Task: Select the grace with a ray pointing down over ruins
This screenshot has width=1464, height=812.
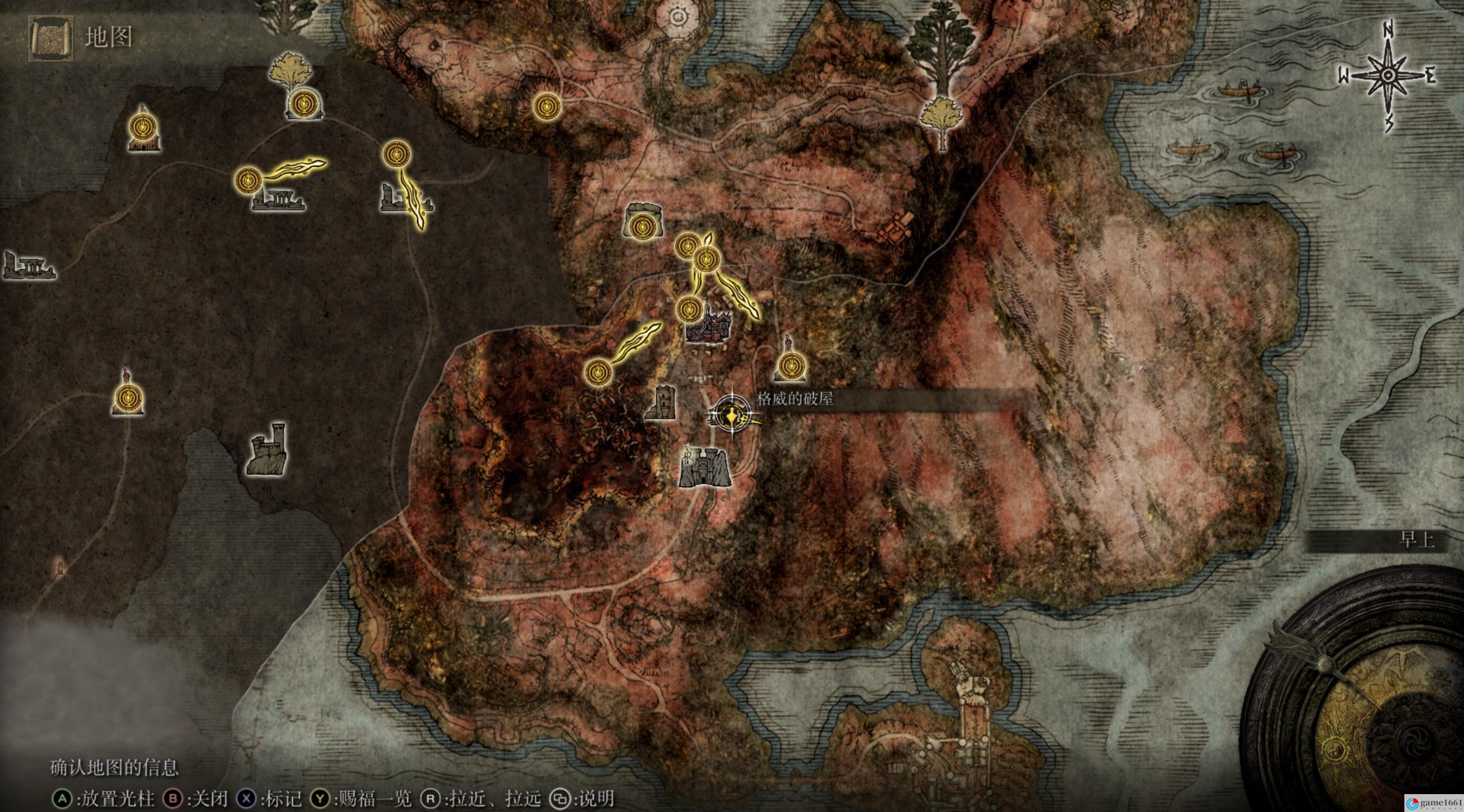Action: [x=397, y=155]
